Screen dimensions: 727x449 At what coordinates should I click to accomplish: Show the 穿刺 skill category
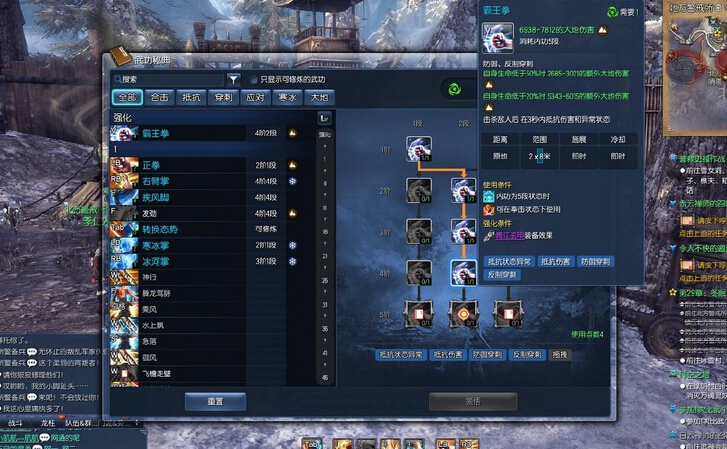(222, 97)
